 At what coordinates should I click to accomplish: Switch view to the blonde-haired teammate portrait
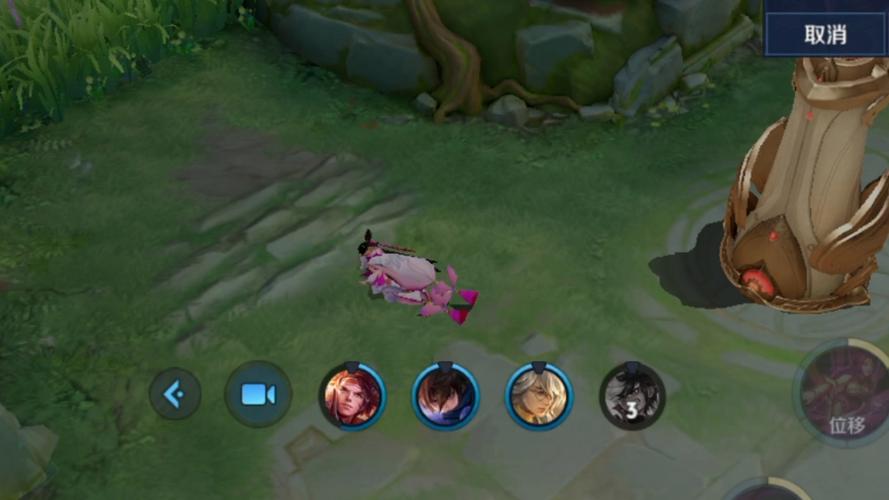coord(539,396)
